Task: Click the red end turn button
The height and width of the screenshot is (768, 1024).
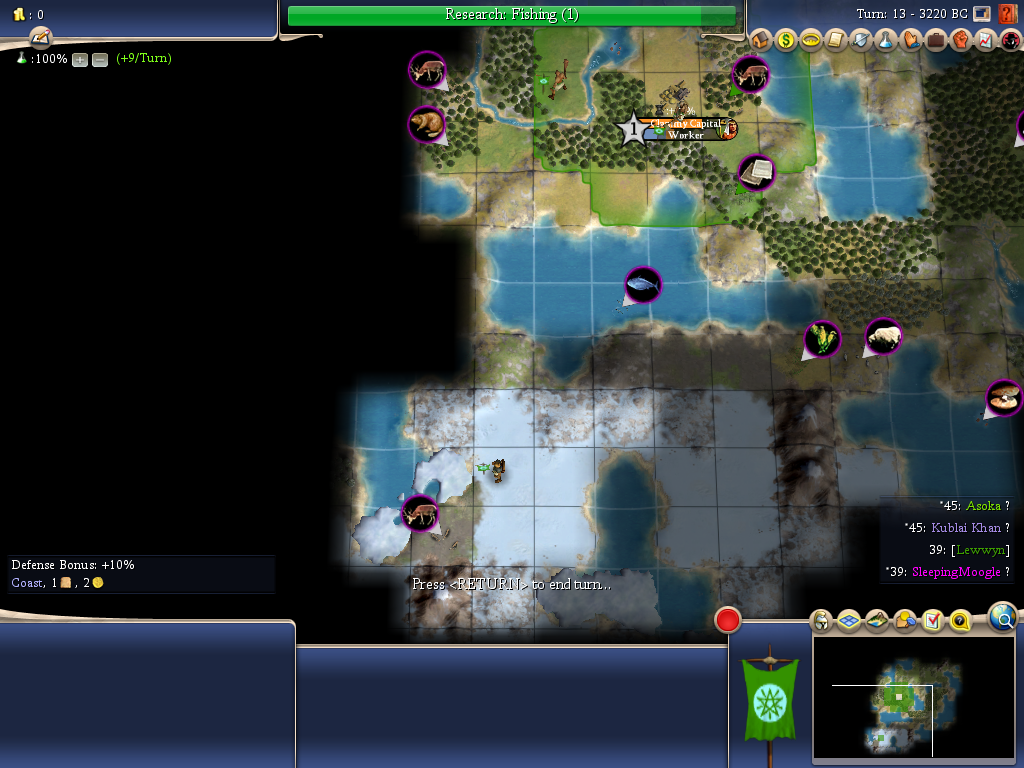Action: 728,620
